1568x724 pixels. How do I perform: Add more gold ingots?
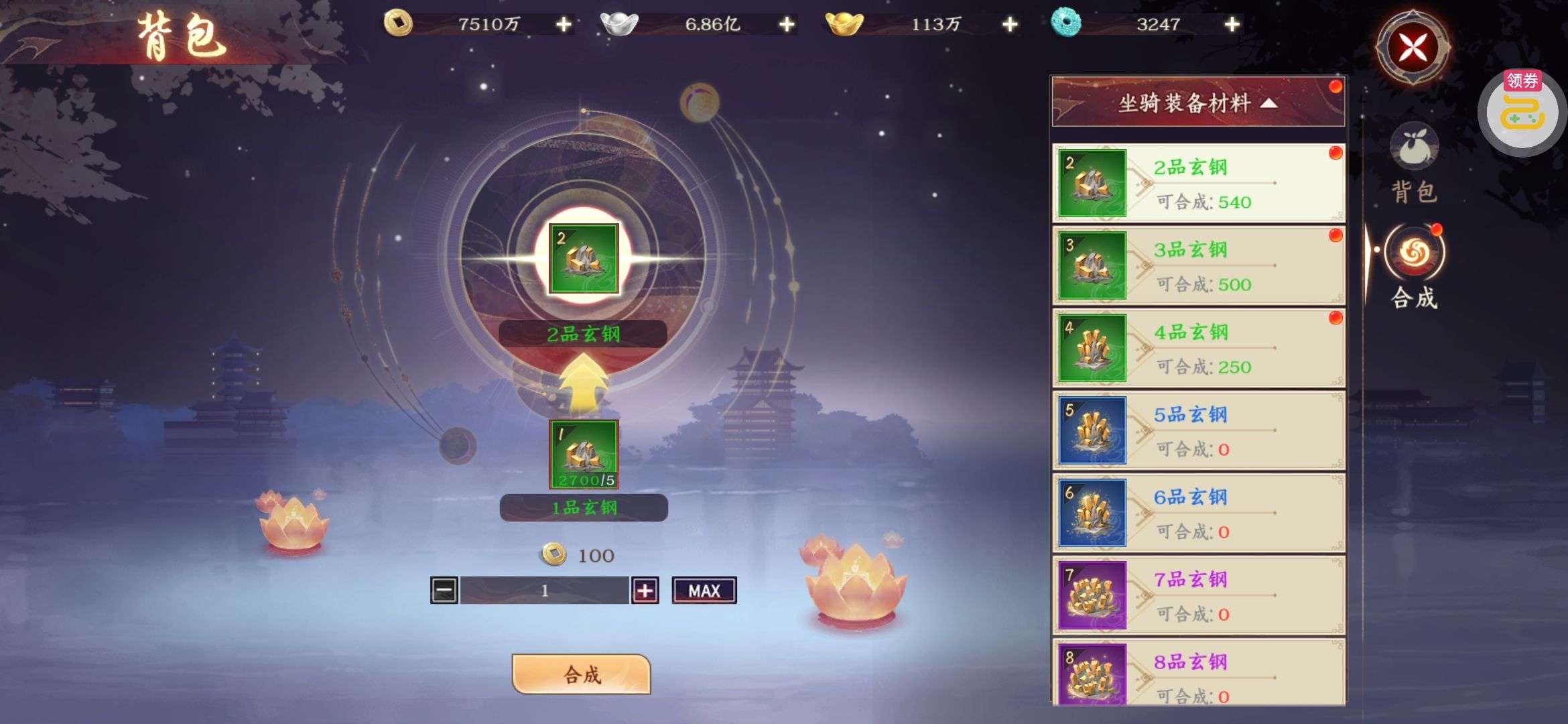pyautogui.click(x=1009, y=25)
